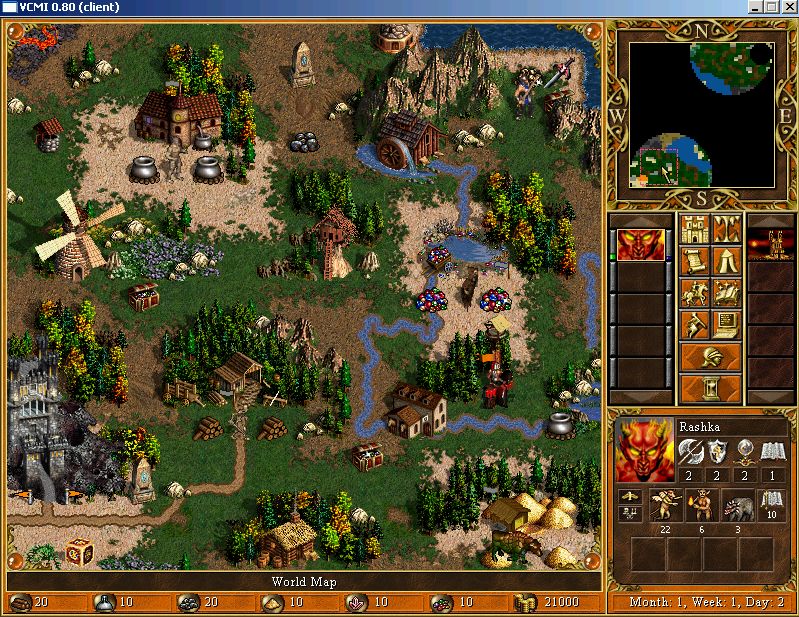The image size is (799, 617).
Task: Select Rashka in the hero list
Action: 633,245
